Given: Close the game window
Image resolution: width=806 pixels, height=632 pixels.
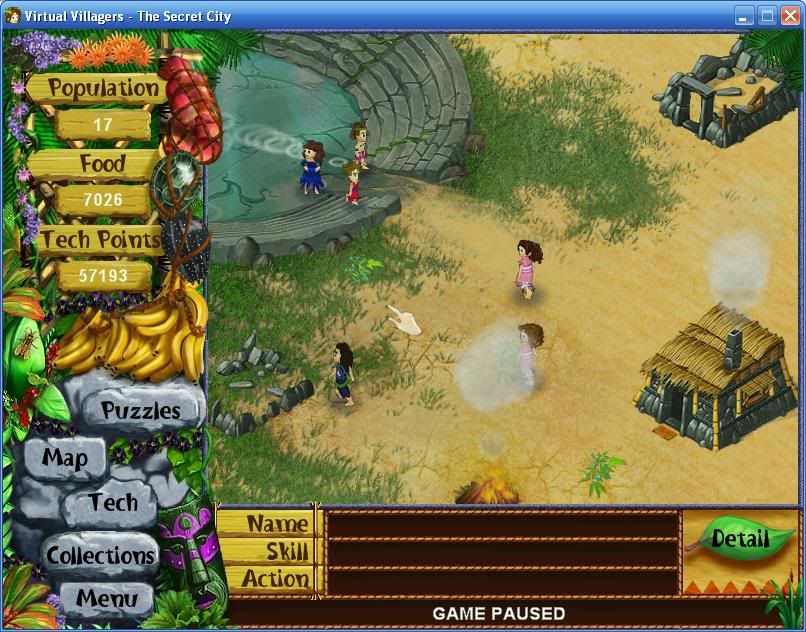Looking at the screenshot, I should point(789,15).
